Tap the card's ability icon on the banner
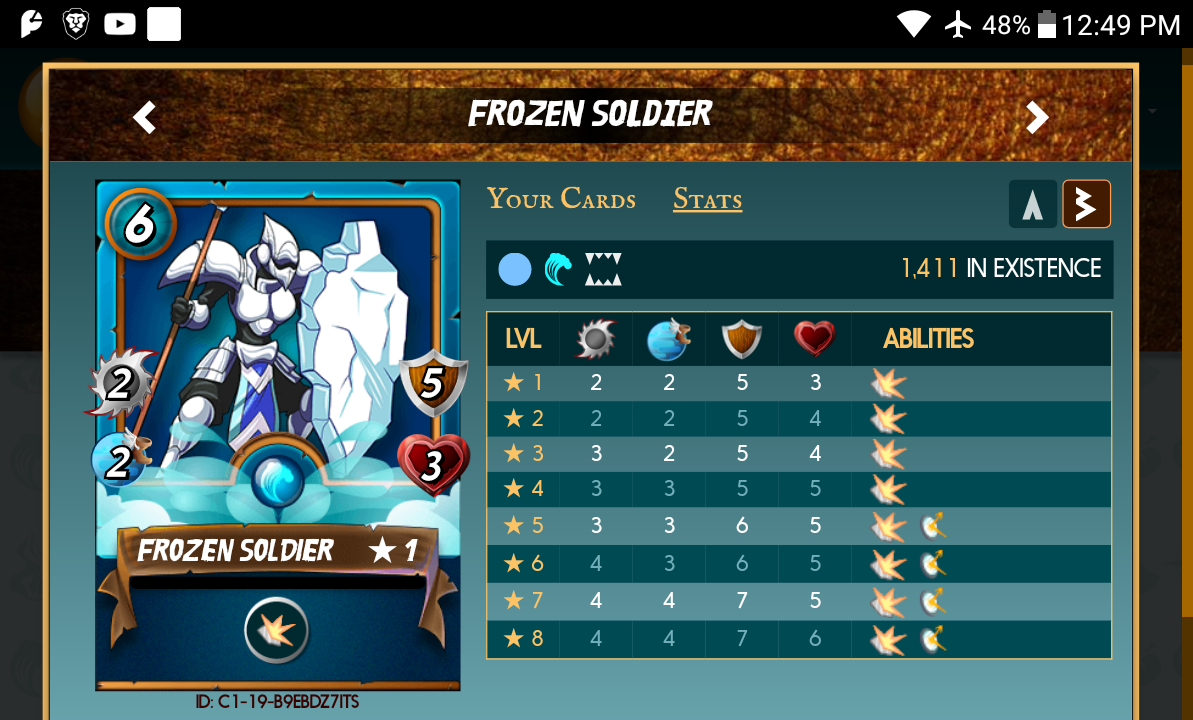The image size is (1193, 720). pos(277,631)
